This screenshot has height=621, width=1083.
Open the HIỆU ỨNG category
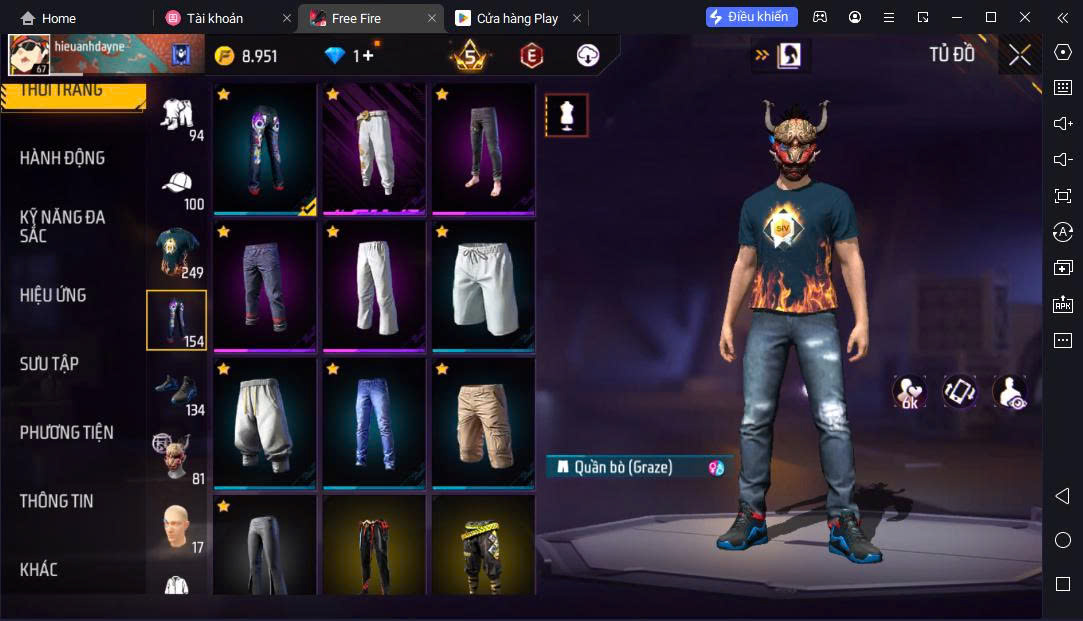click(x=53, y=295)
